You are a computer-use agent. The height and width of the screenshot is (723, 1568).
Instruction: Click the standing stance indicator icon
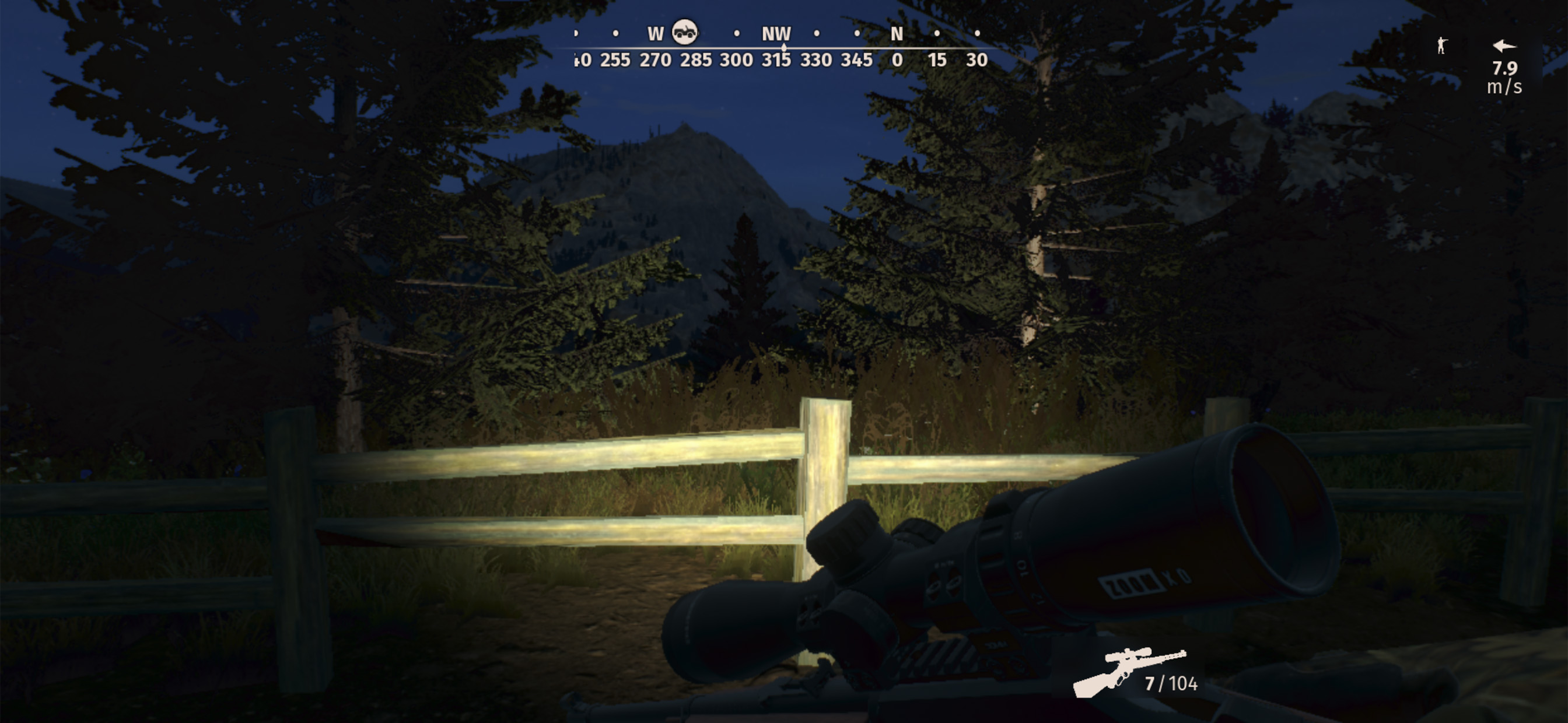(x=1441, y=45)
